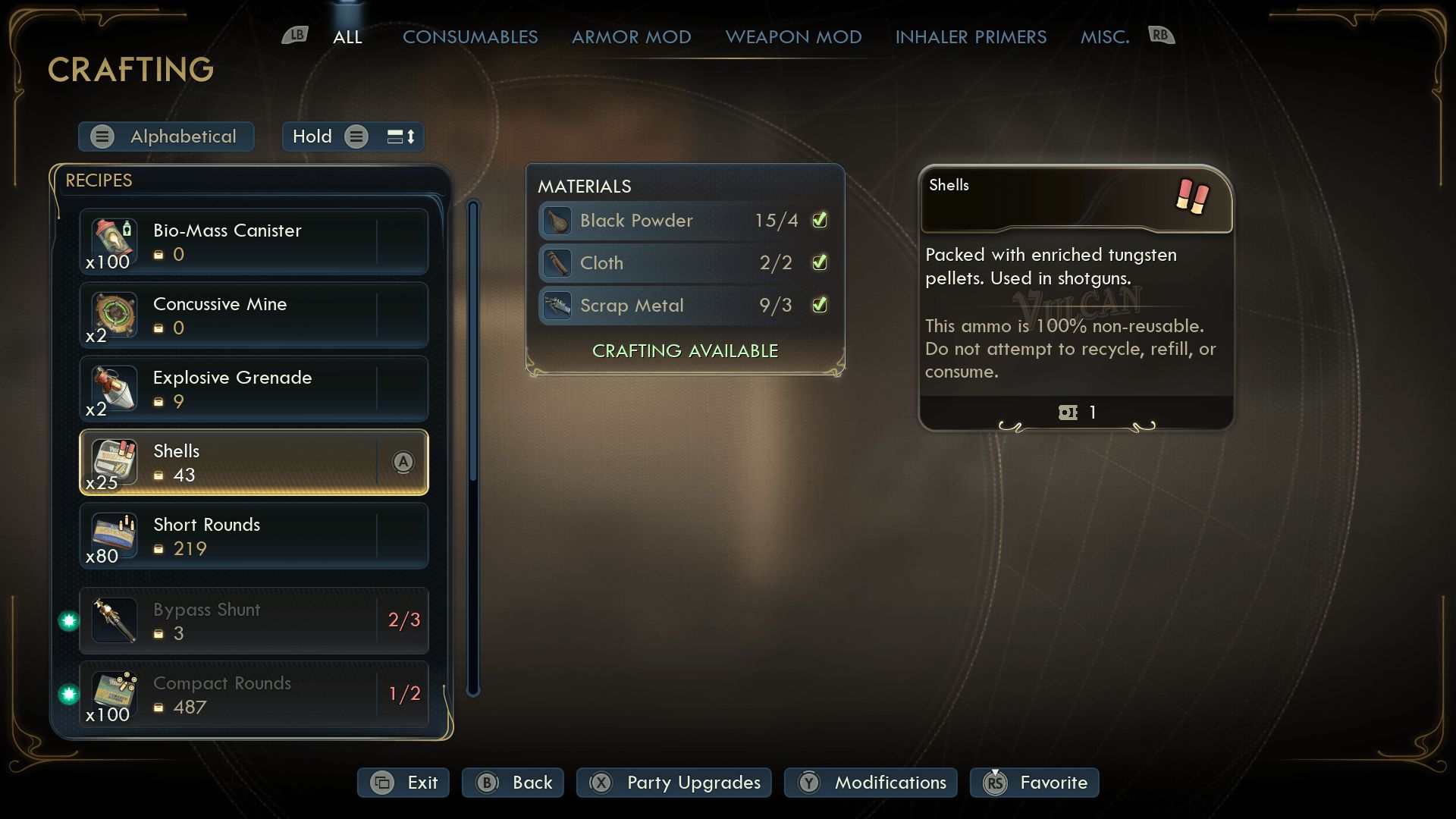
Task: Change the Alphabetical sort order
Action: (166, 136)
